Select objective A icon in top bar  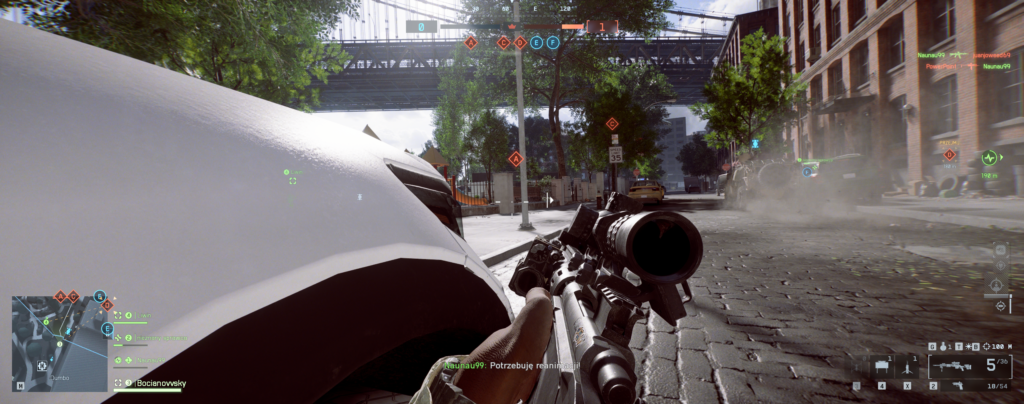471,43
